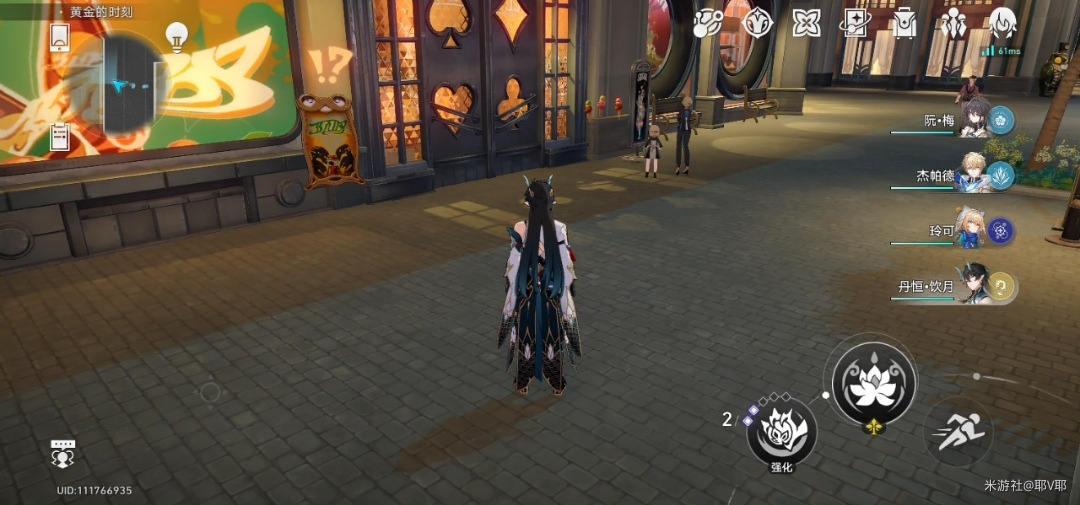This screenshot has height=505, width=1080.
Task: Open the mission clipboard icon
Action: tap(59, 134)
